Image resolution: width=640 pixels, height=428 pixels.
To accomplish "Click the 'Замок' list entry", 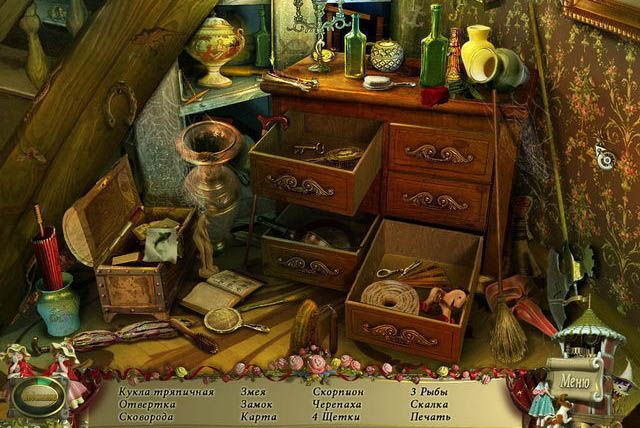I will click(x=257, y=404).
